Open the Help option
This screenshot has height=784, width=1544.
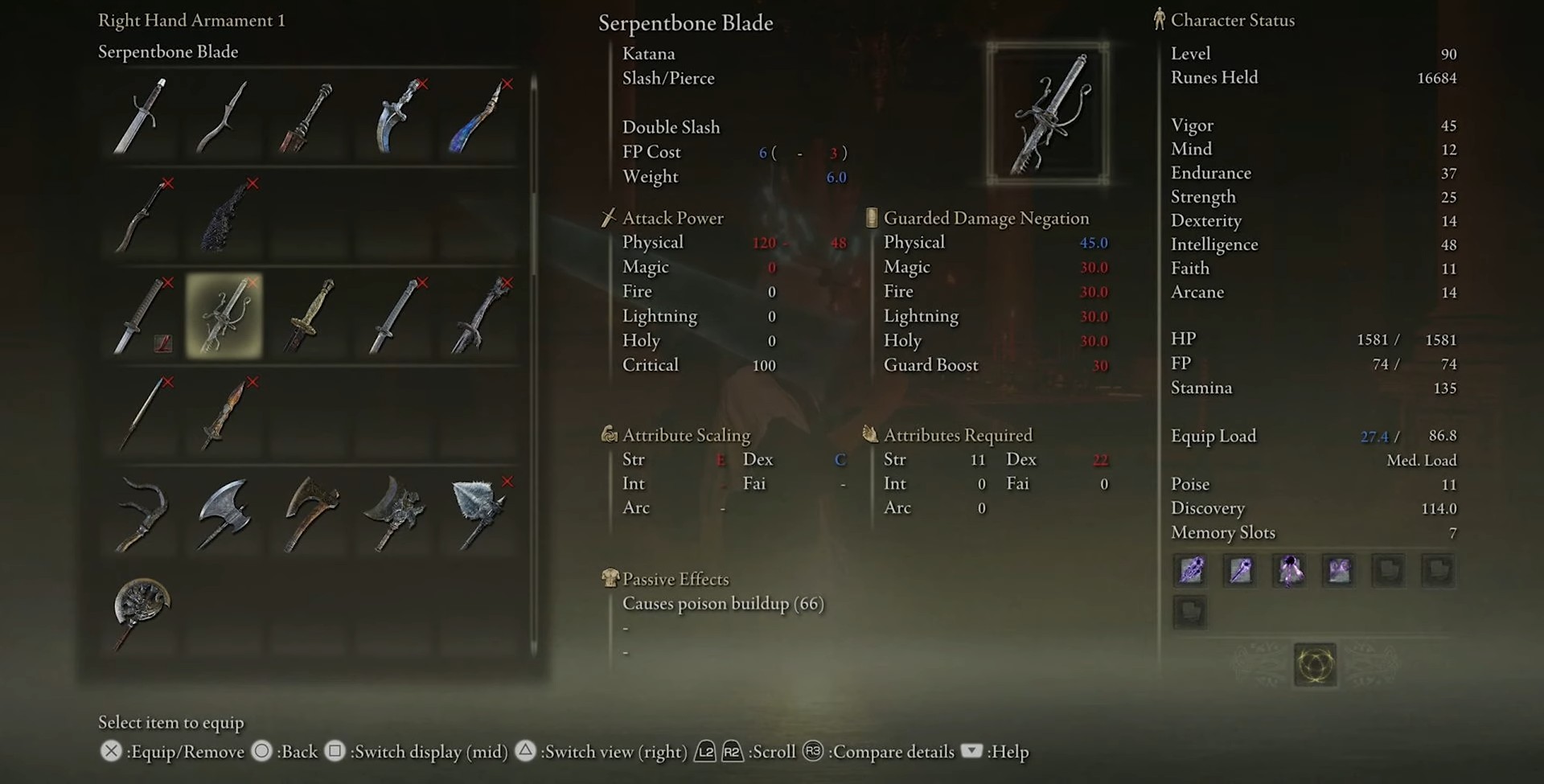tap(973, 753)
